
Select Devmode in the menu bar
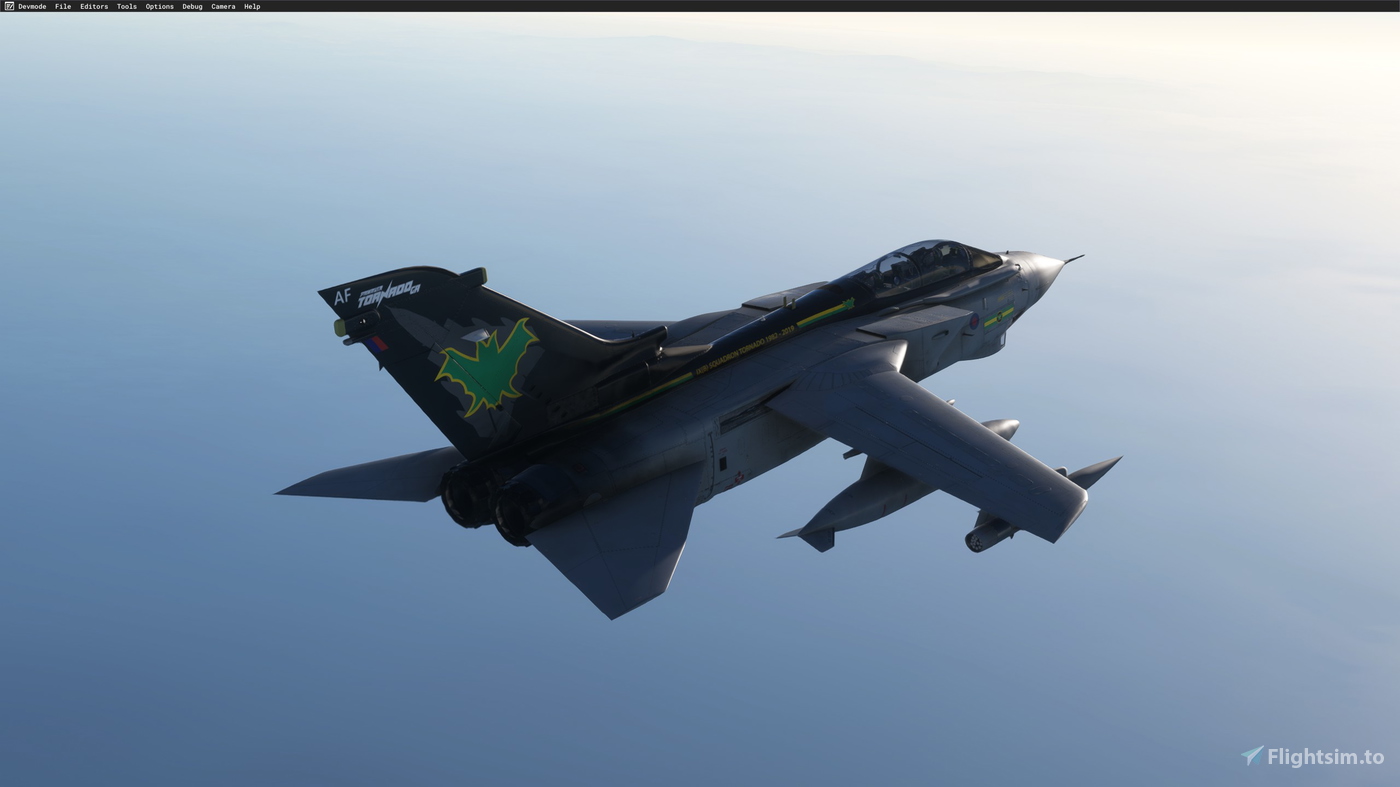[31, 5]
